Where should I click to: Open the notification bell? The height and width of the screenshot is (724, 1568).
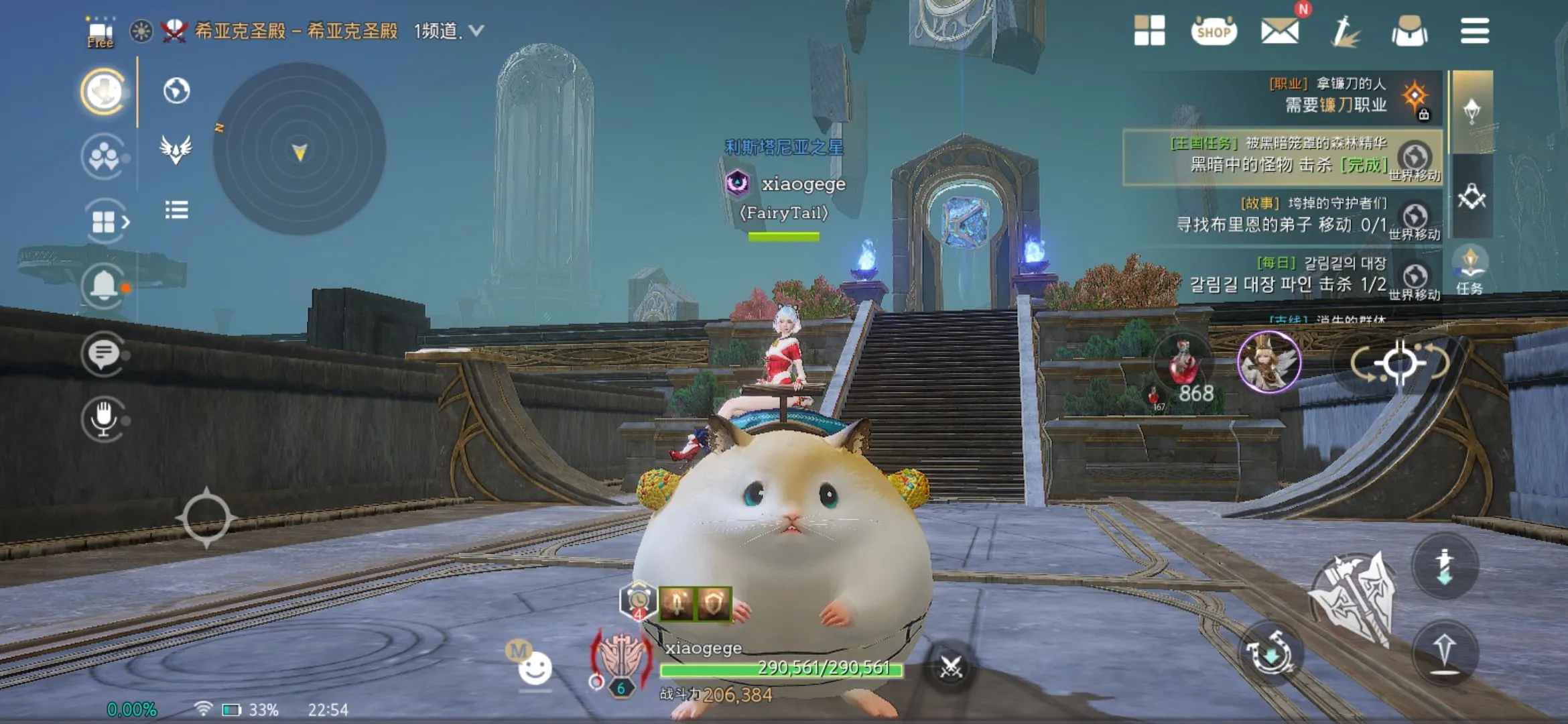[x=103, y=286]
